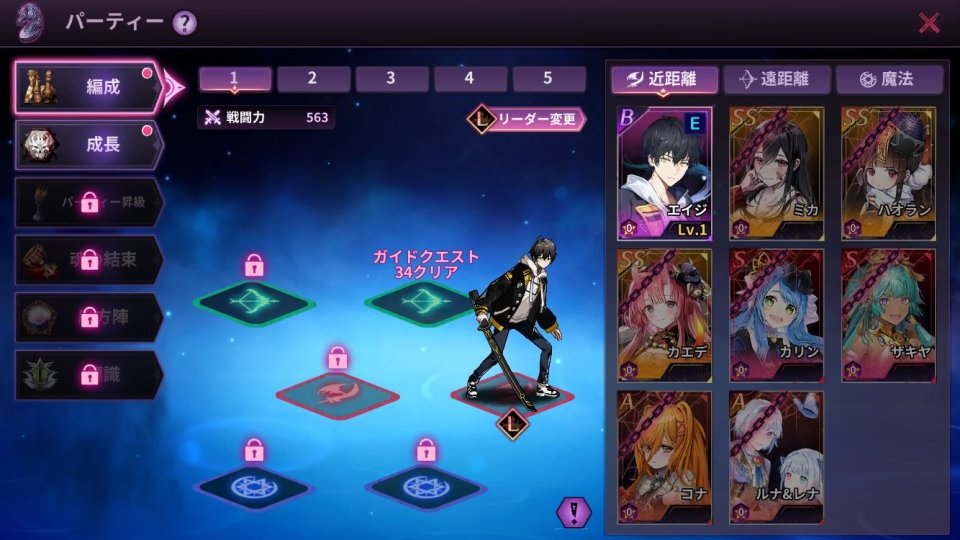
Task: Choose the ハオラン character card
Action: (889, 174)
